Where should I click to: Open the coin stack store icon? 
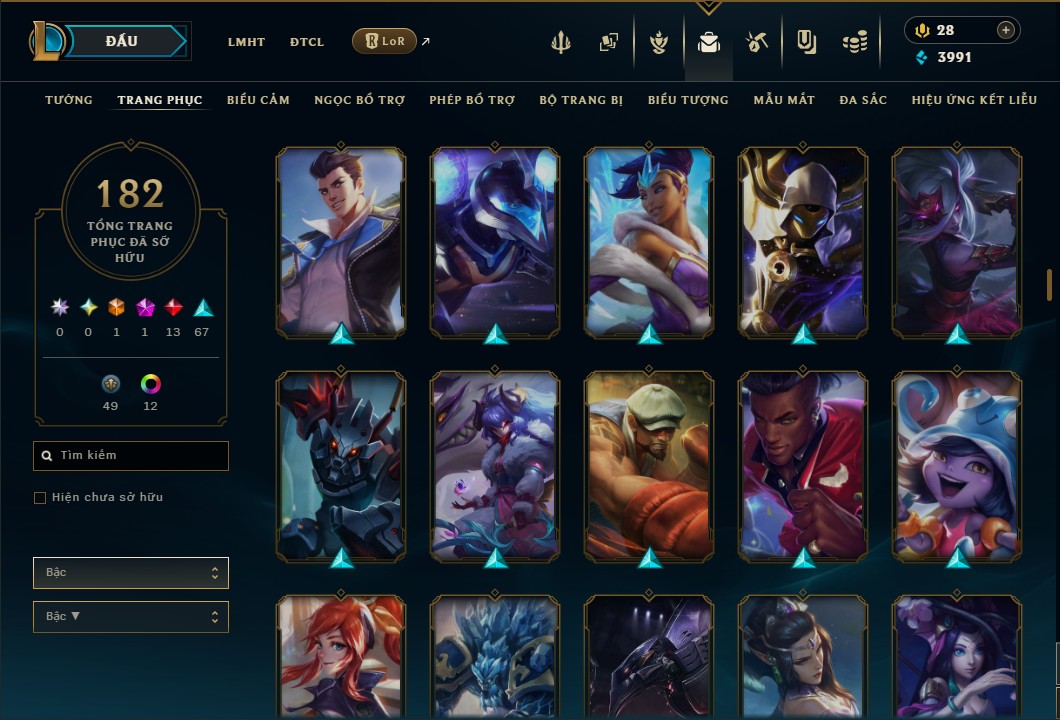(854, 42)
